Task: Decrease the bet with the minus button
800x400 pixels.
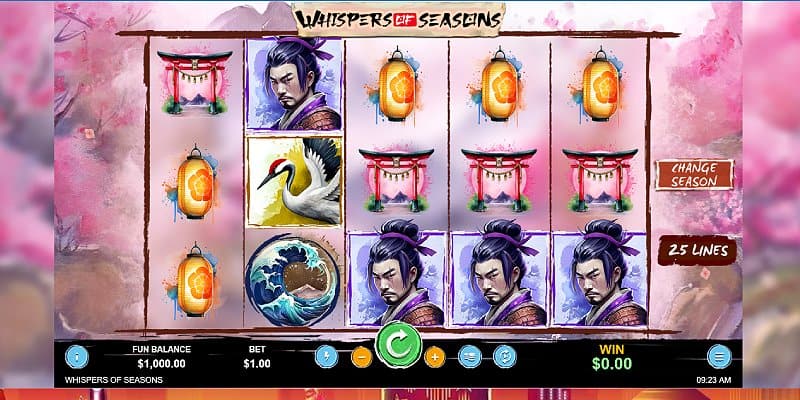Action: pos(361,356)
